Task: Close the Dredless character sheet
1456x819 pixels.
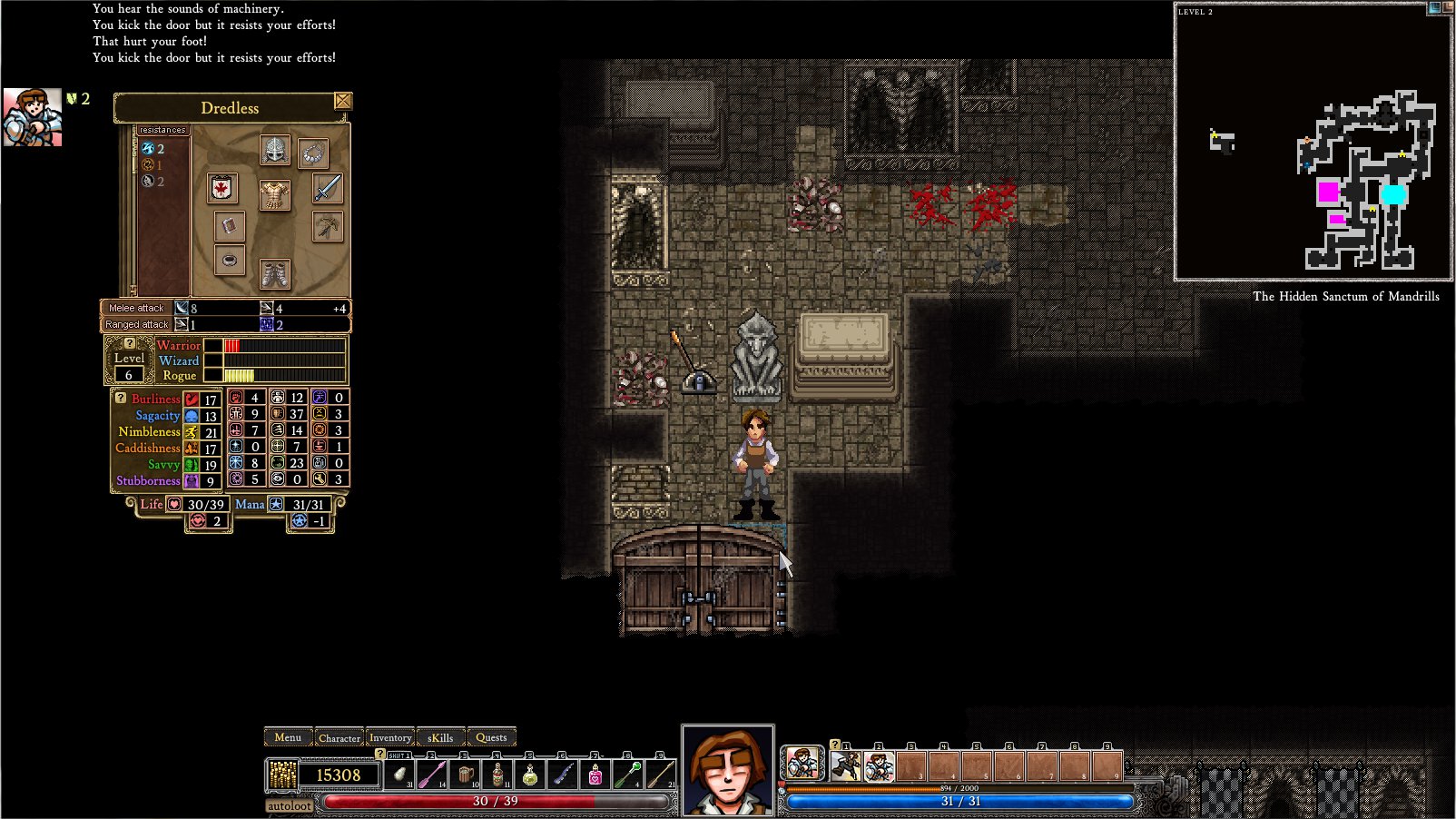Action: coord(342,101)
